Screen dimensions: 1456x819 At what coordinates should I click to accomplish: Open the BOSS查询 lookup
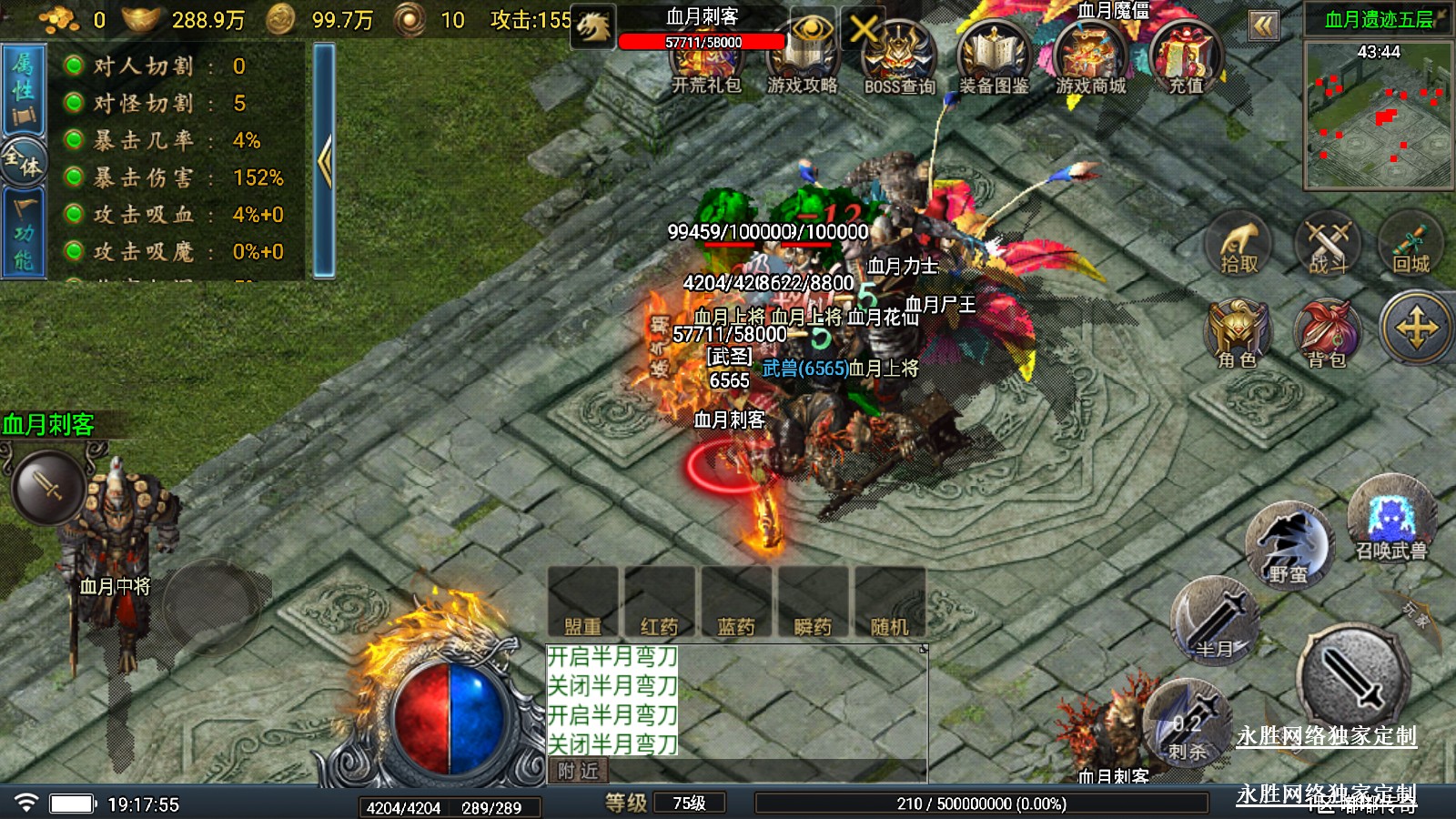[x=899, y=60]
